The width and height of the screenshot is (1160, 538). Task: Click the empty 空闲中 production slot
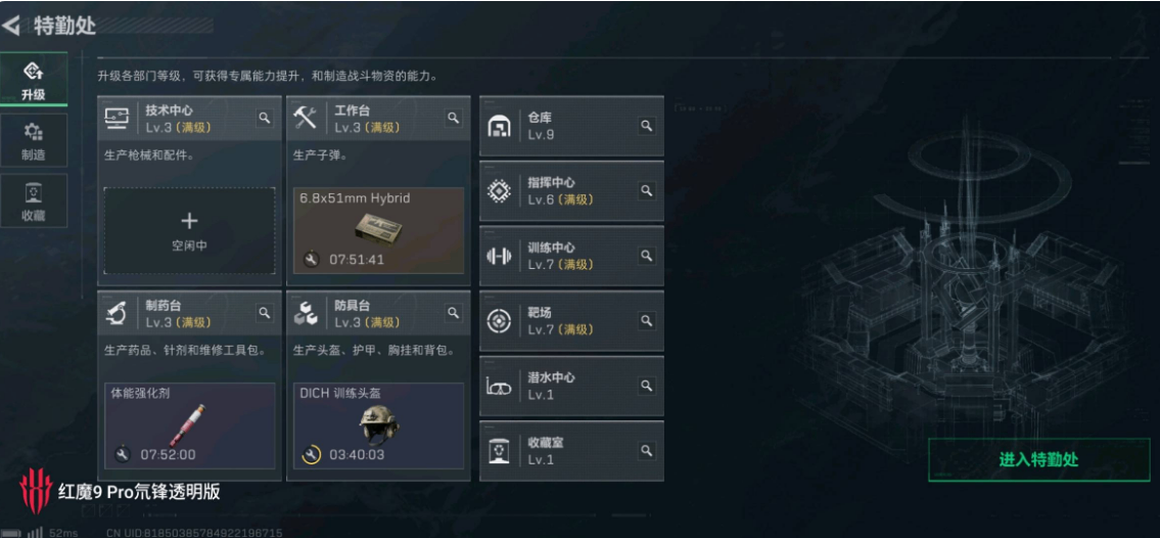[x=189, y=230]
